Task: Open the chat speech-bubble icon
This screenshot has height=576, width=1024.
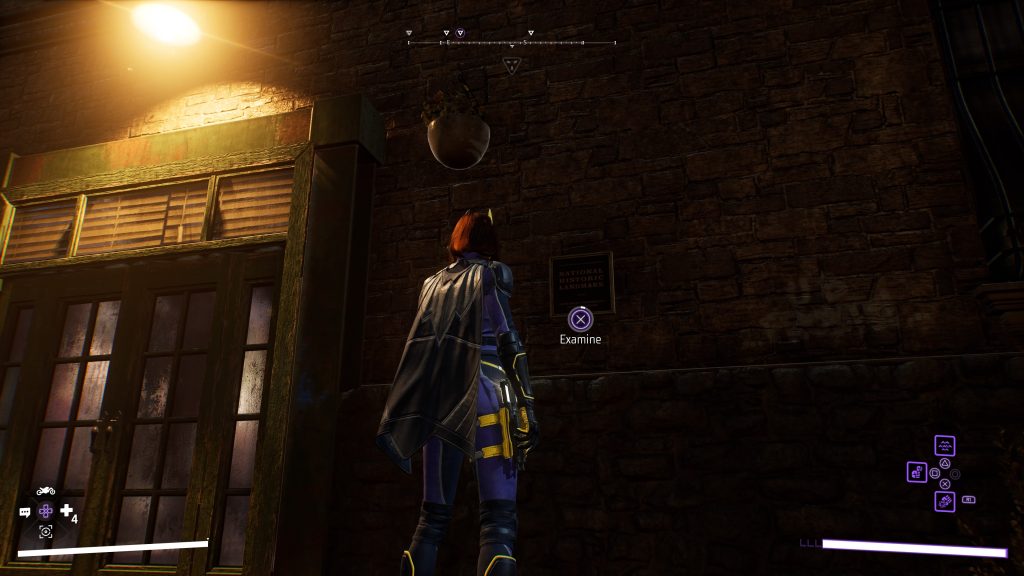Action: [25, 512]
